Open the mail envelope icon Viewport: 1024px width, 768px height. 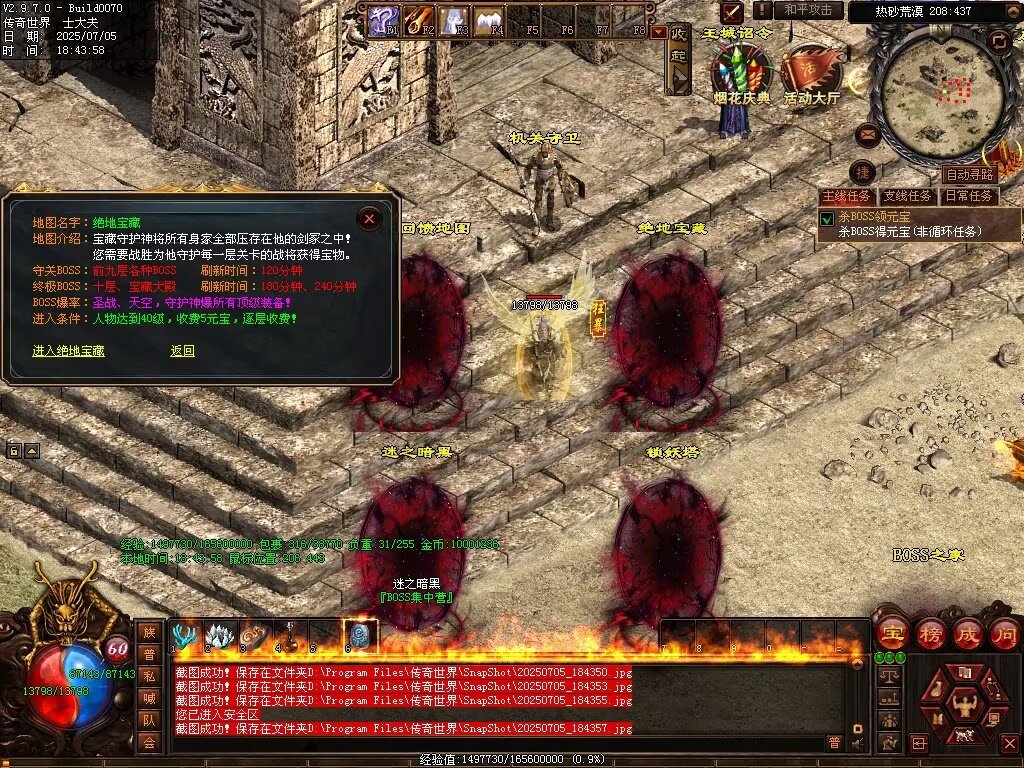tap(868, 133)
